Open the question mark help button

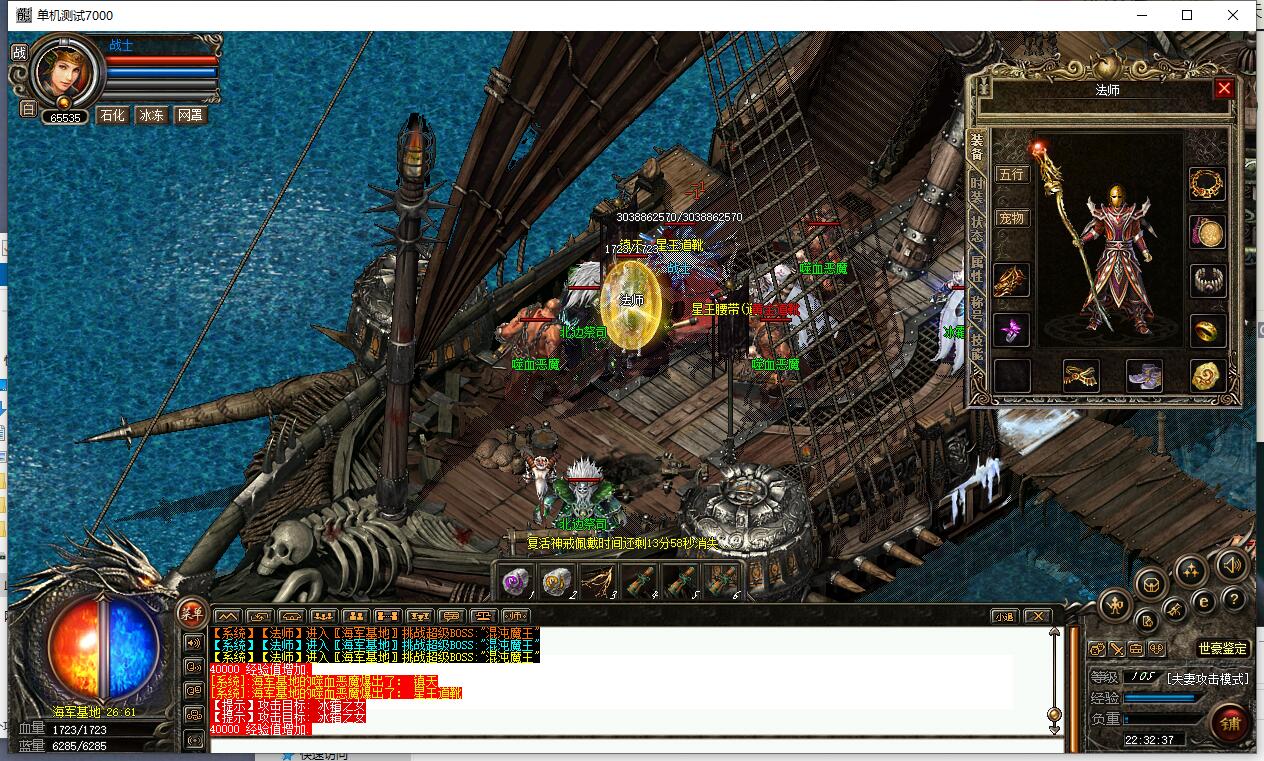(1234, 599)
